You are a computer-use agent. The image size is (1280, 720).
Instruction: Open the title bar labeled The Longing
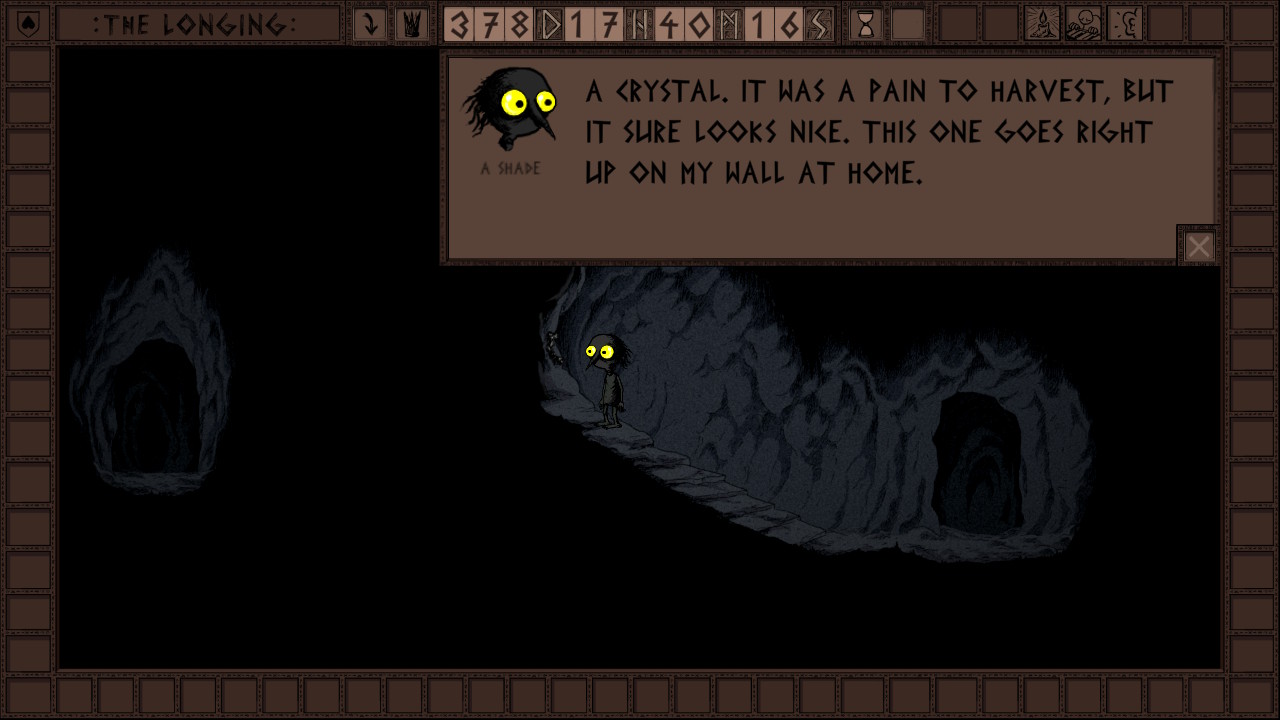click(x=196, y=24)
